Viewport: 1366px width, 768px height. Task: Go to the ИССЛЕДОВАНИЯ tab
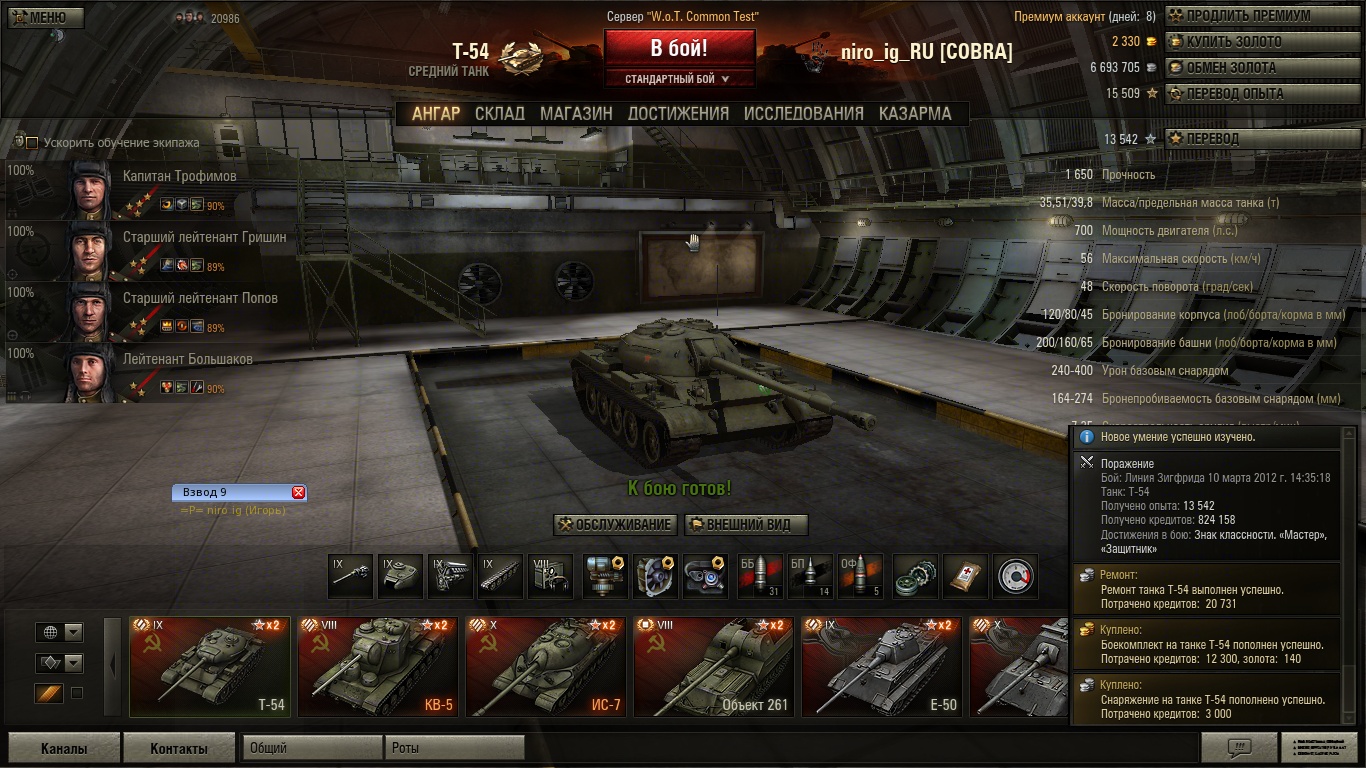click(803, 113)
